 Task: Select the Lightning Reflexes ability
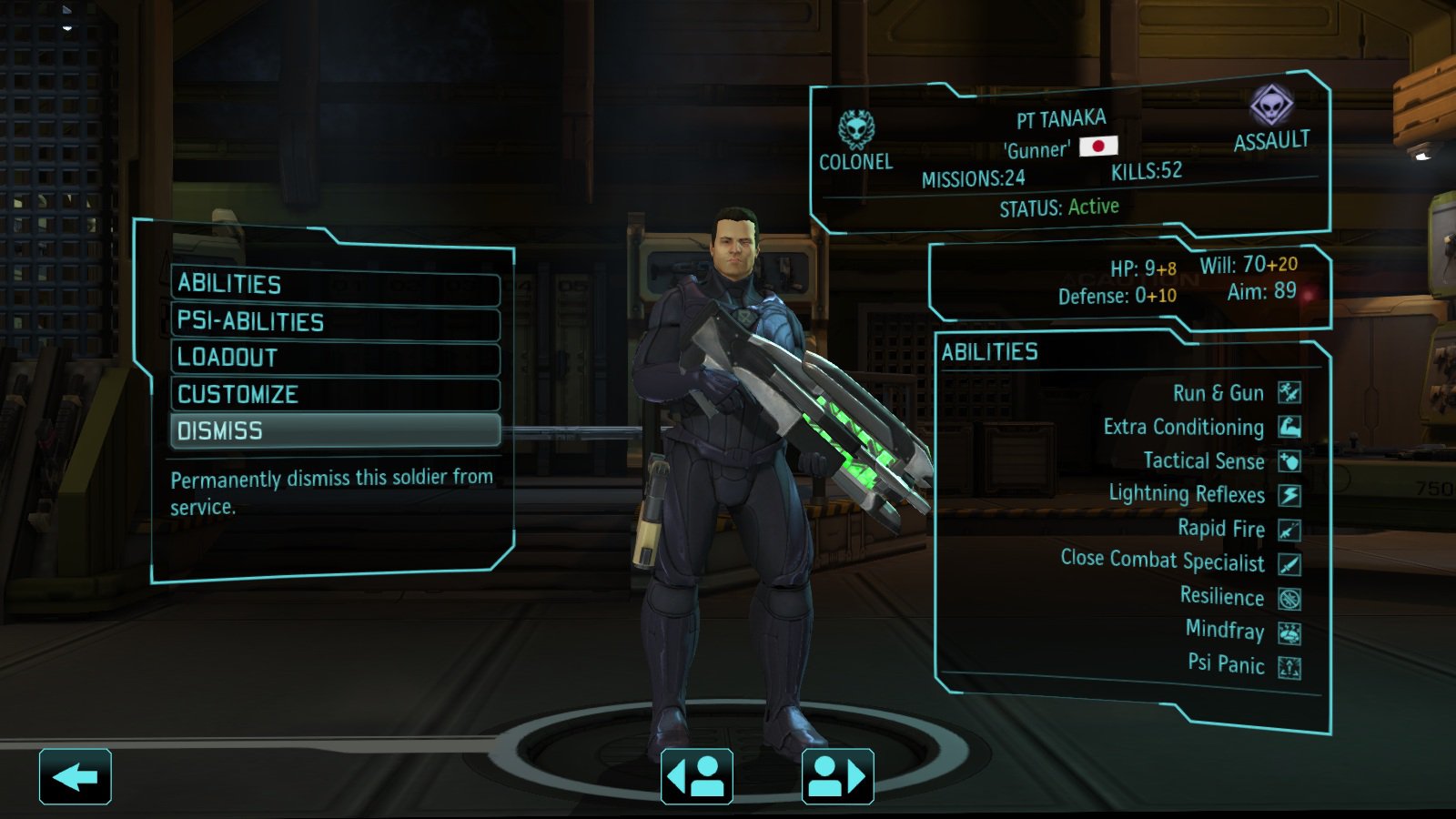[x=1187, y=494]
